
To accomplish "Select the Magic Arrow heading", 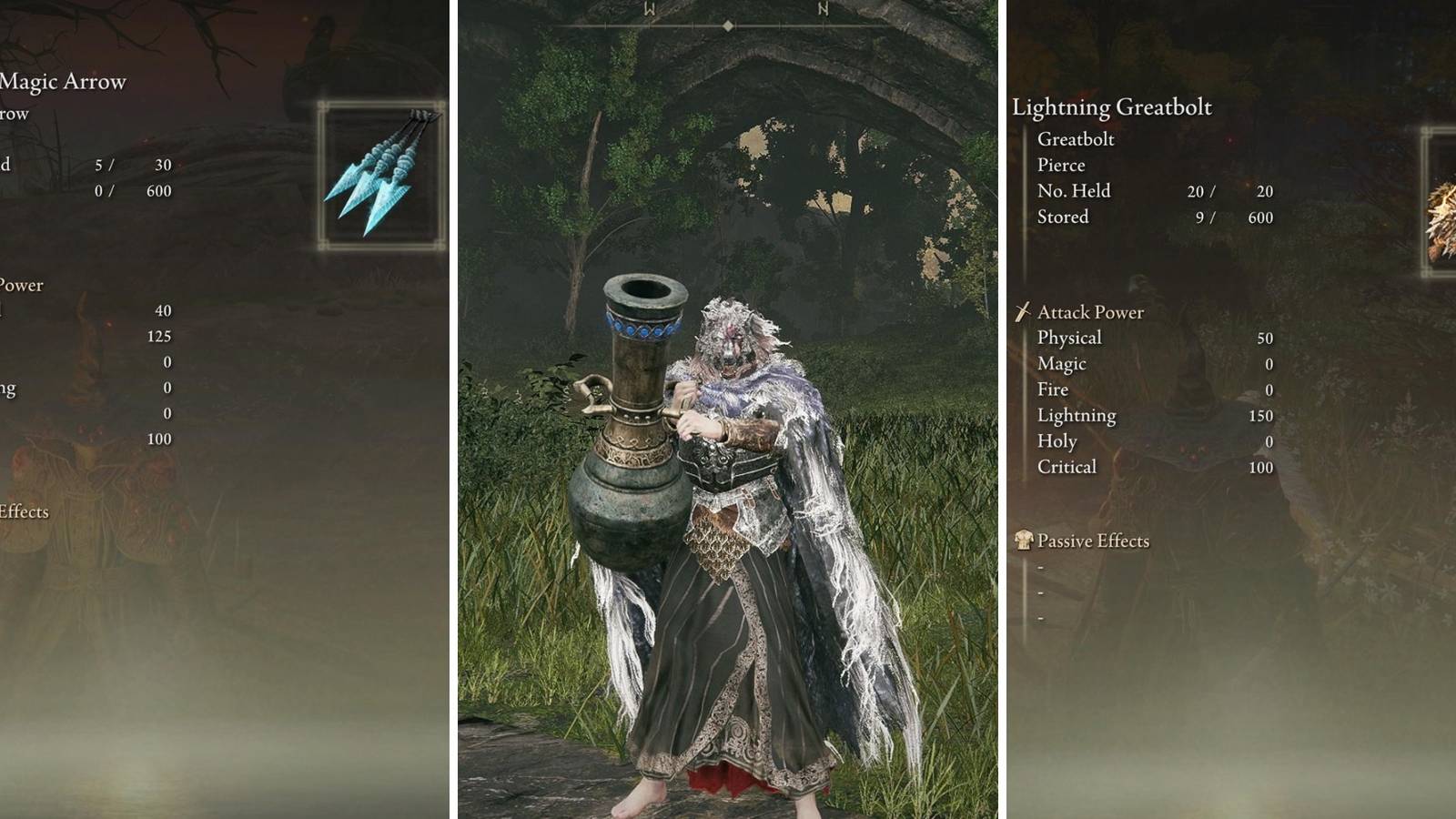I will point(64,81).
